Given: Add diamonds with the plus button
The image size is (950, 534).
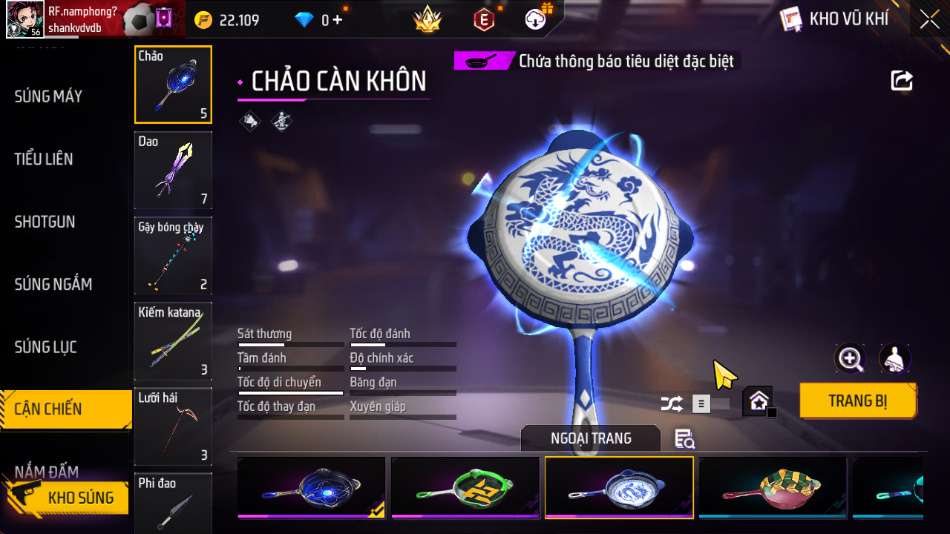Looking at the screenshot, I should pyautogui.click(x=338, y=20).
